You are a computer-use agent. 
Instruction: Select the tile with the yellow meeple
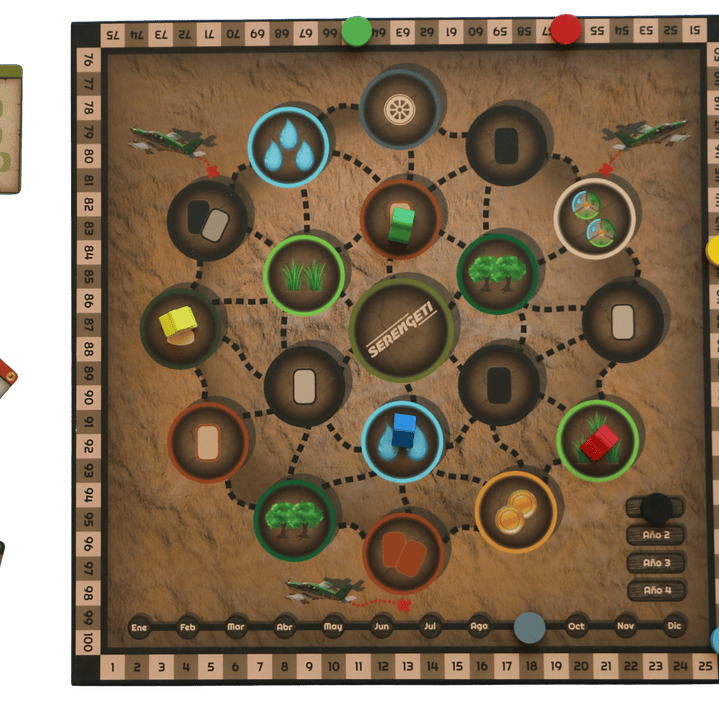click(x=181, y=325)
